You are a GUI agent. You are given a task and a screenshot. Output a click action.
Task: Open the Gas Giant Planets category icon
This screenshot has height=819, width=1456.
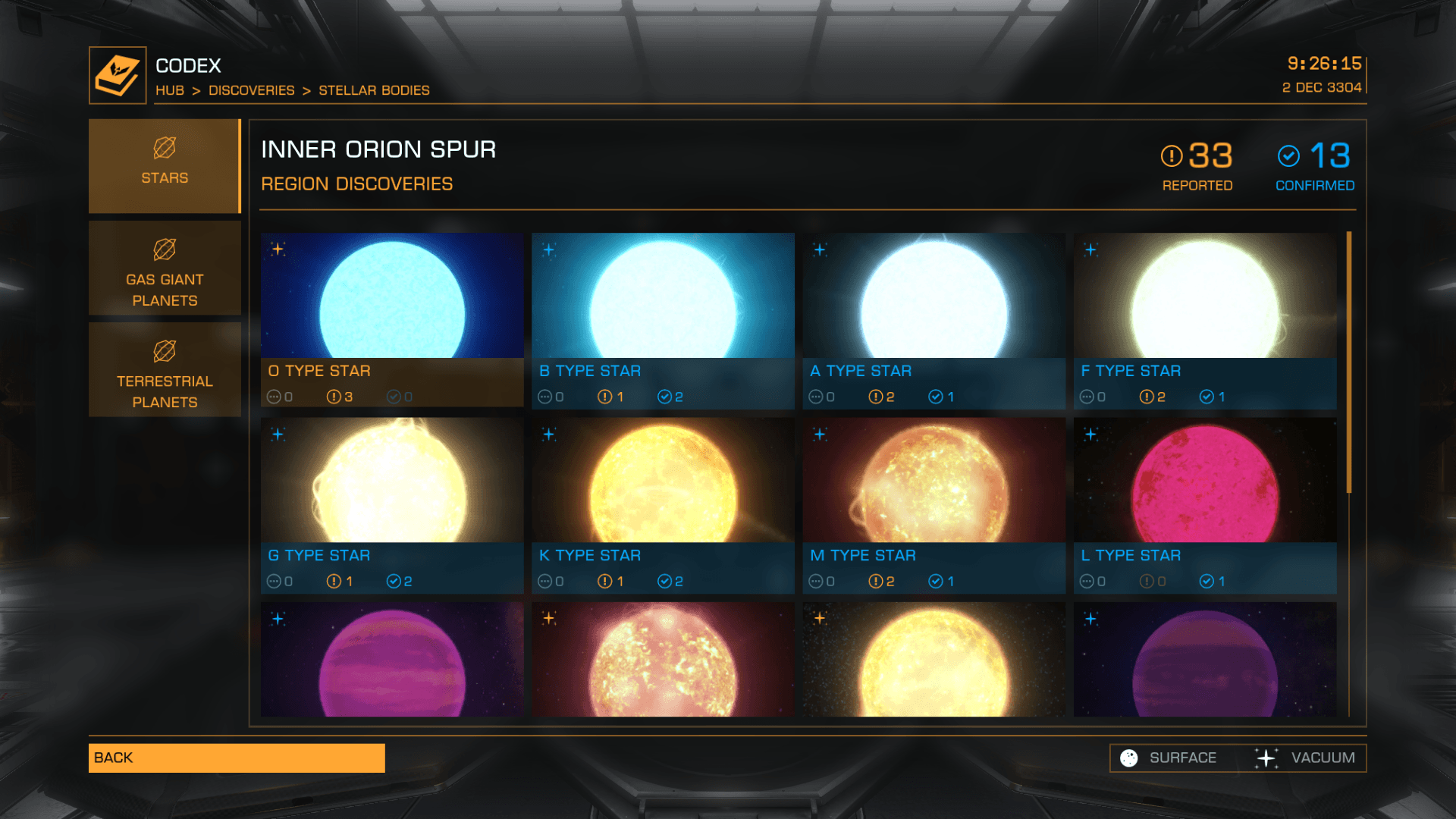pyautogui.click(x=165, y=250)
